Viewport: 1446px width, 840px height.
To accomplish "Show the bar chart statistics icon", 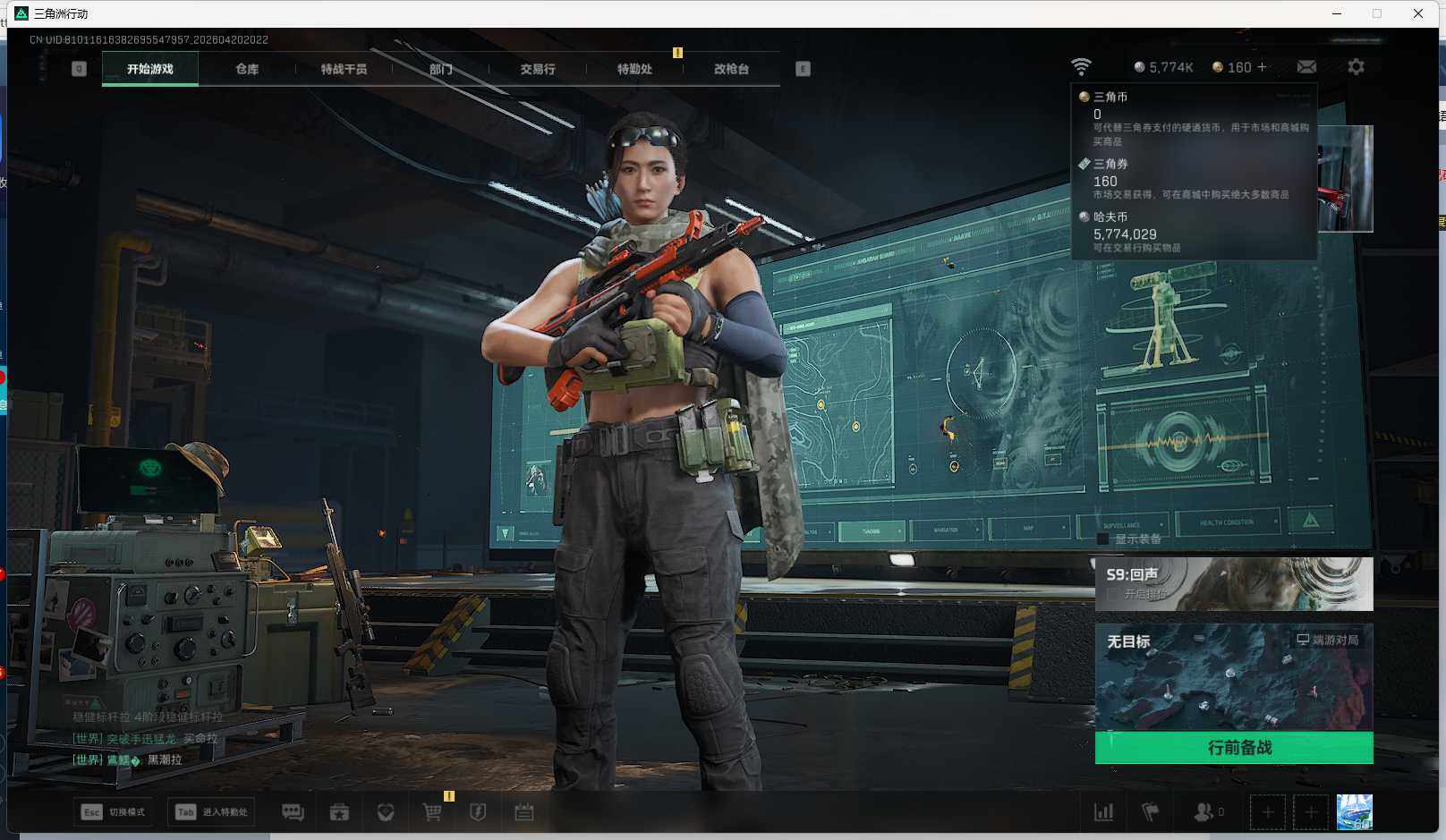I will tap(1104, 812).
